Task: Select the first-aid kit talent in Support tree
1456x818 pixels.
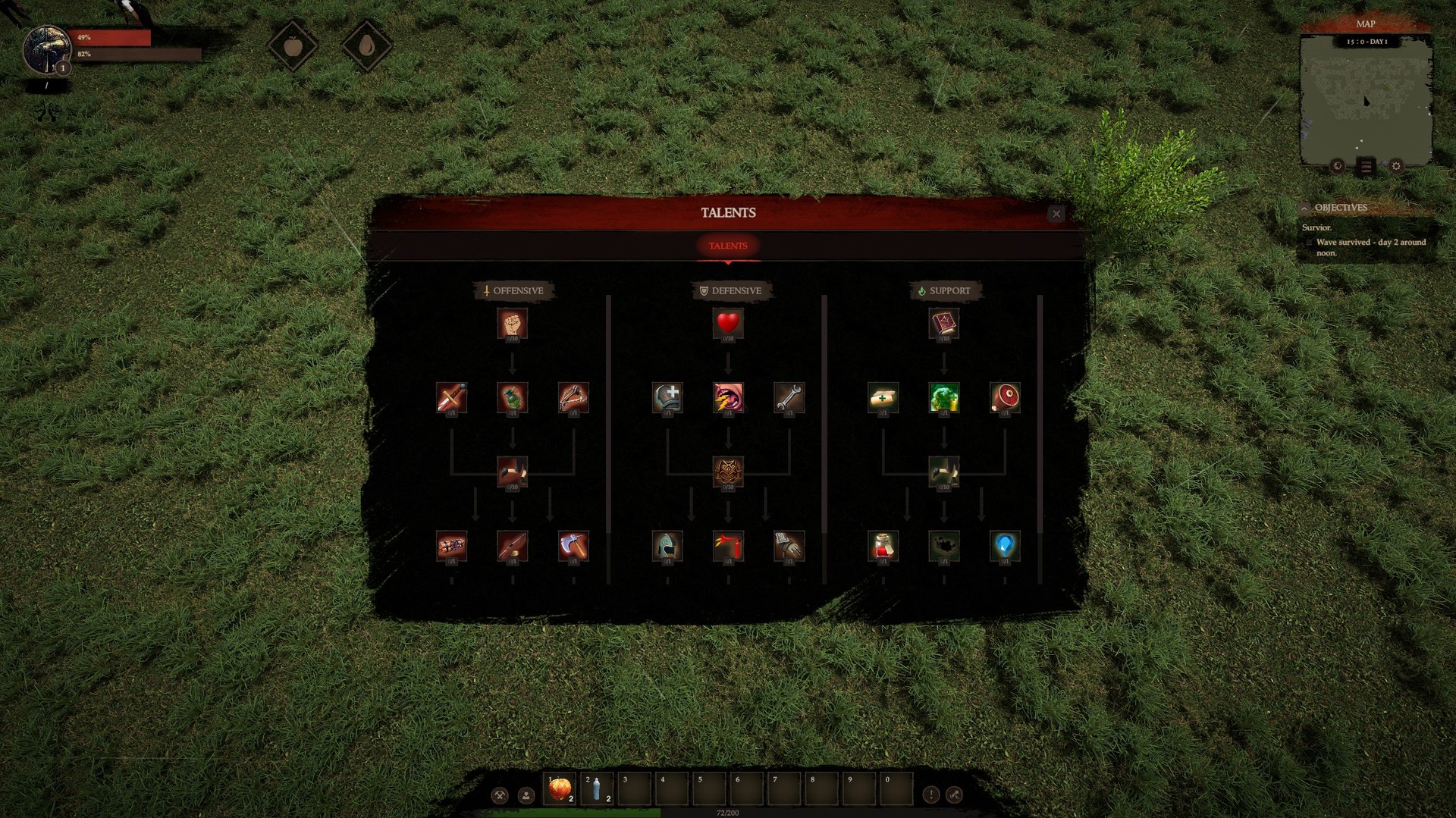Action: [x=882, y=398]
